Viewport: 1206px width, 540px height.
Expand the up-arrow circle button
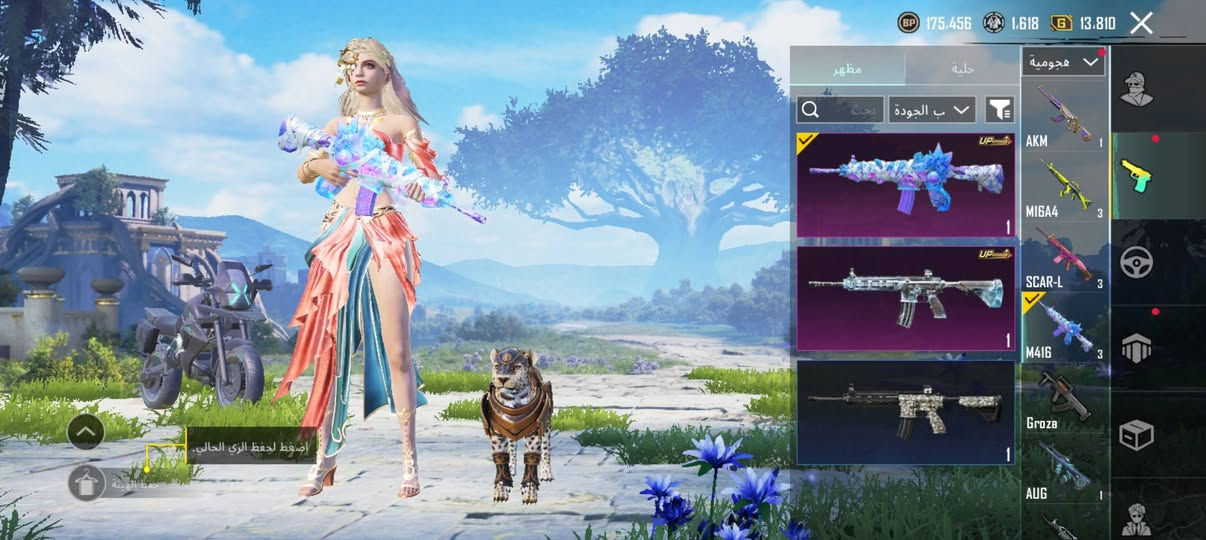pyautogui.click(x=86, y=432)
